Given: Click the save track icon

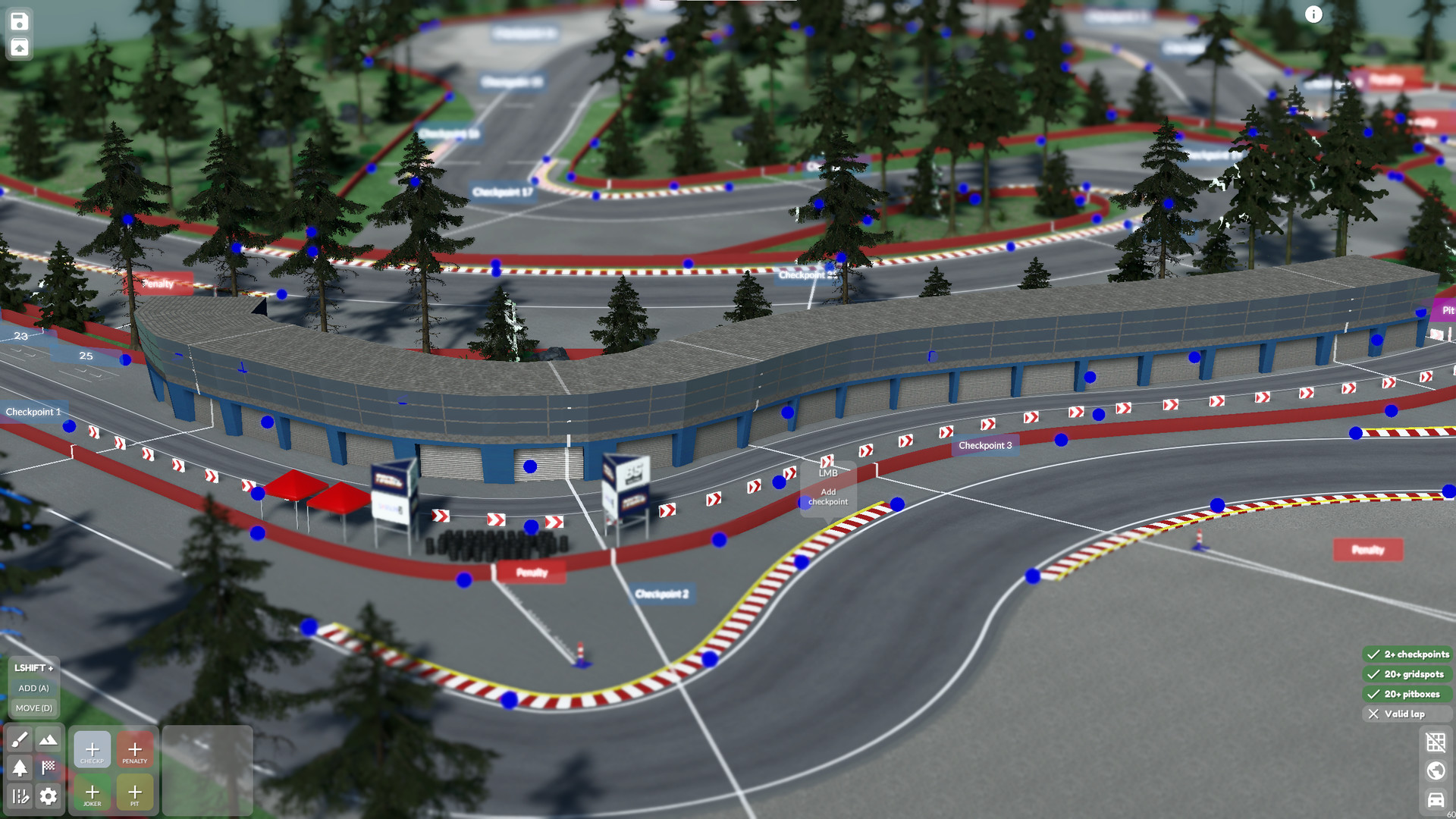Looking at the screenshot, I should coord(18,21).
